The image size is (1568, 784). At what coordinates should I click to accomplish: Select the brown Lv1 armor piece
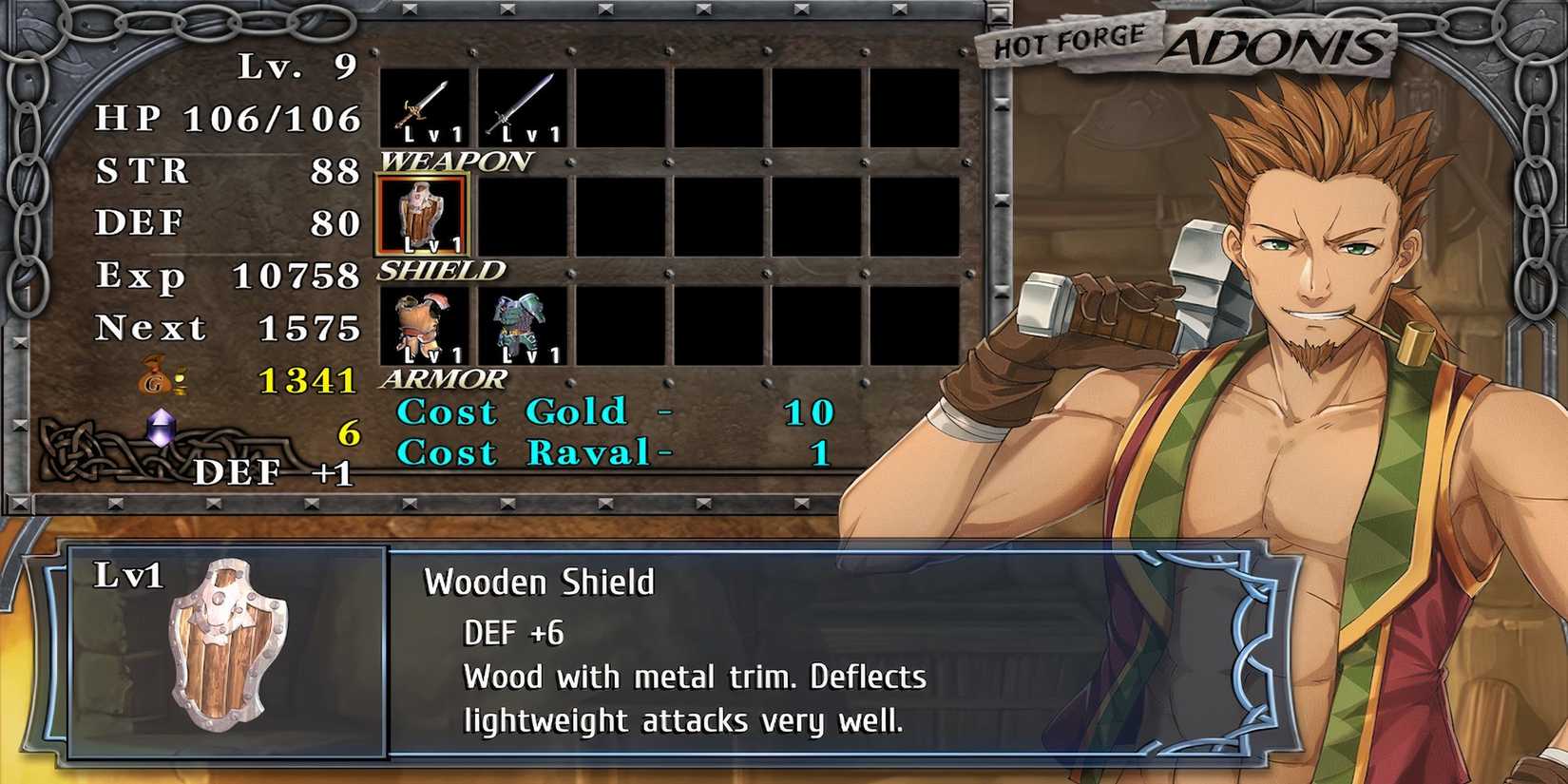click(423, 323)
